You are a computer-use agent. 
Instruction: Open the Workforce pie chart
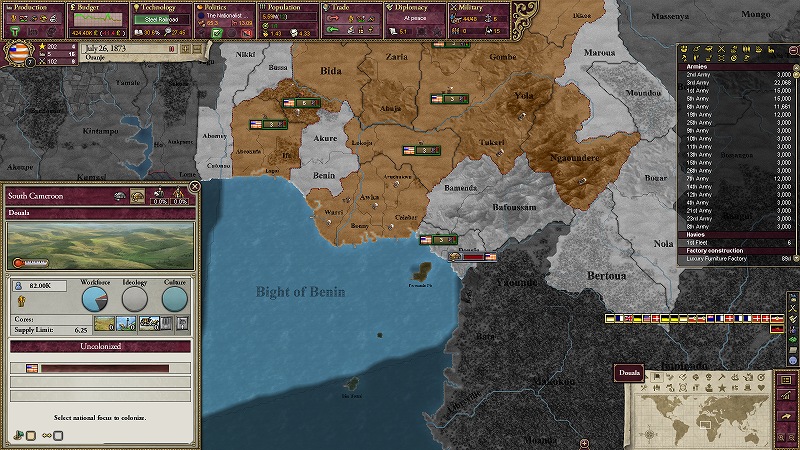coord(95,297)
